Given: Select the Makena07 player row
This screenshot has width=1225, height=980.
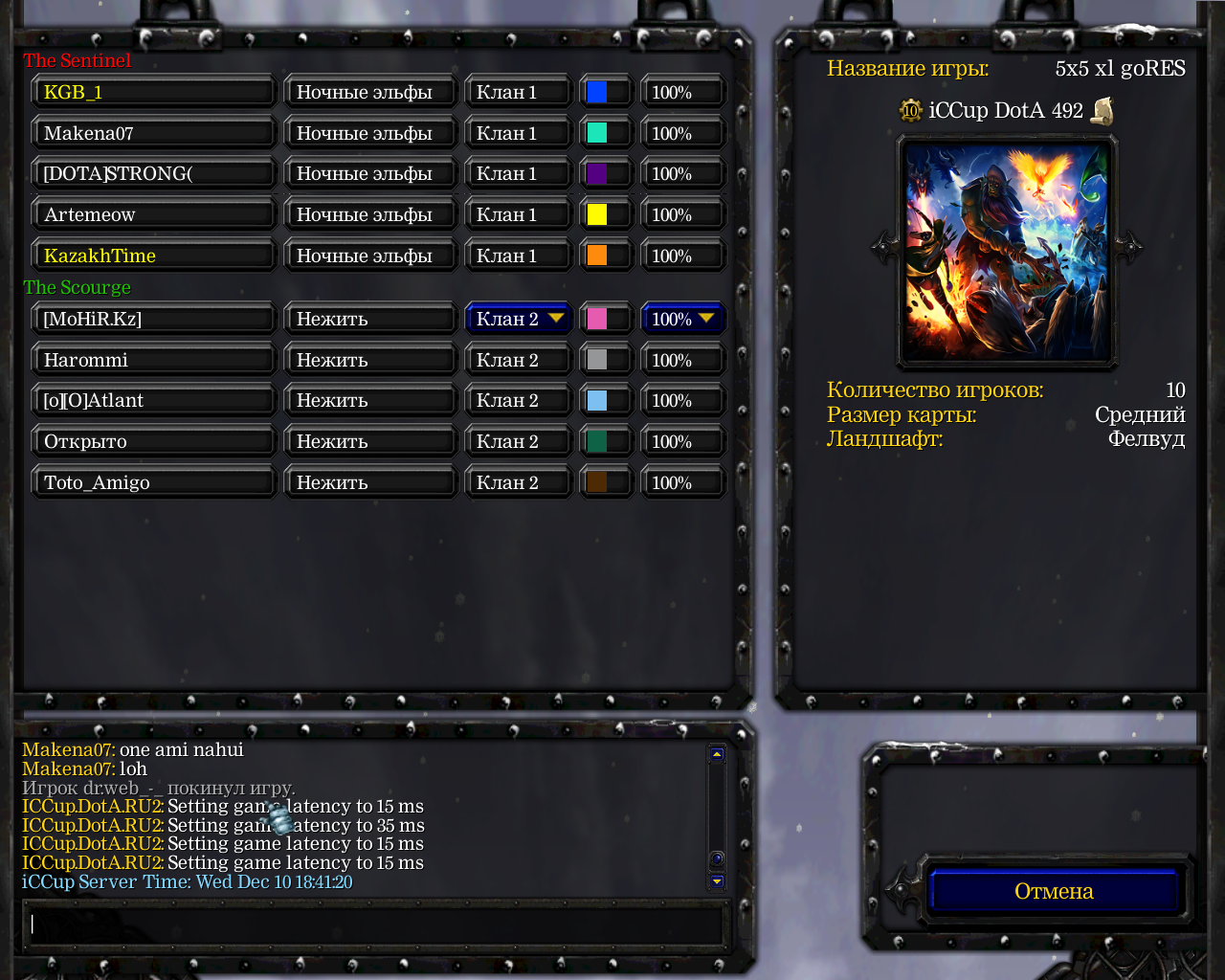Looking at the screenshot, I should click(x=153, y=134).
